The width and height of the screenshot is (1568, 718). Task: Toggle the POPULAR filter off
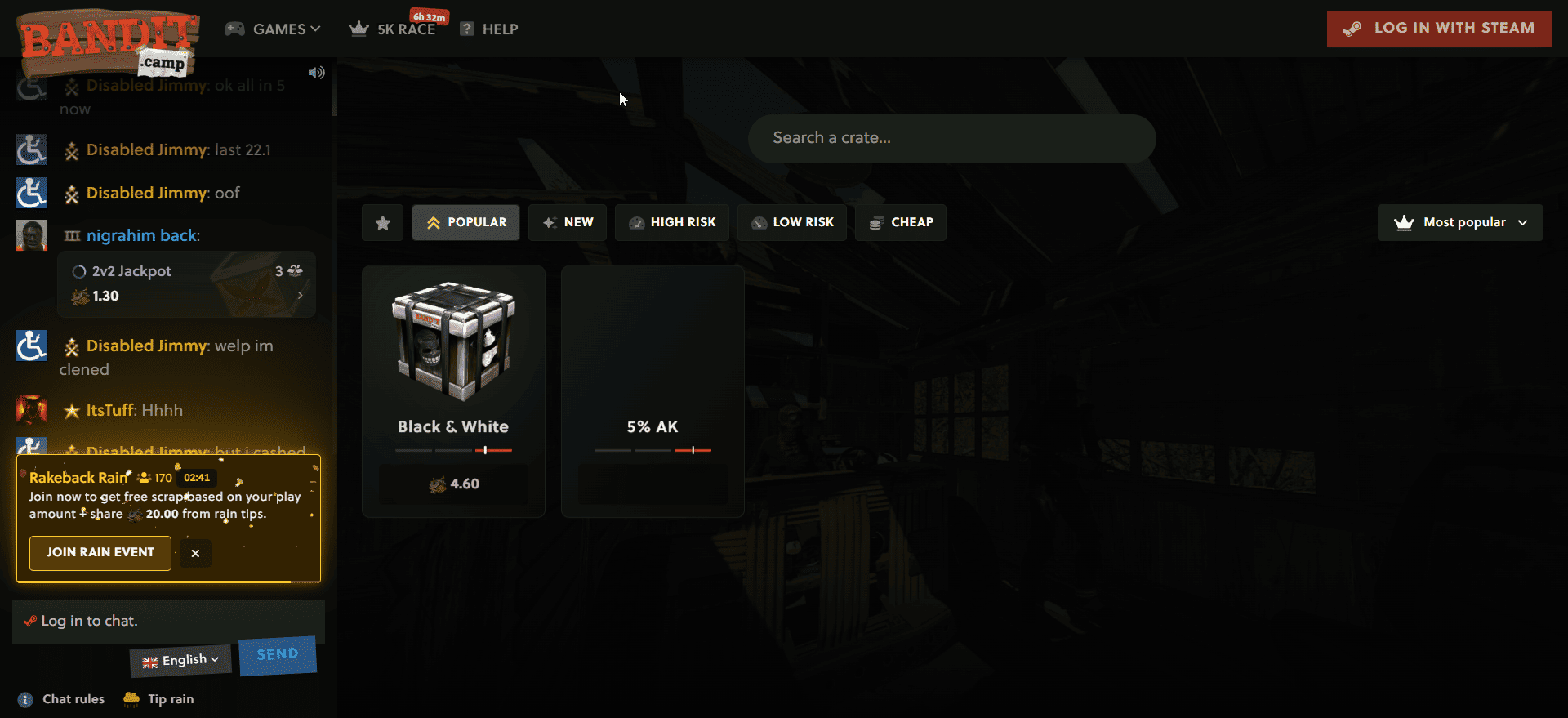coord(465,222)
